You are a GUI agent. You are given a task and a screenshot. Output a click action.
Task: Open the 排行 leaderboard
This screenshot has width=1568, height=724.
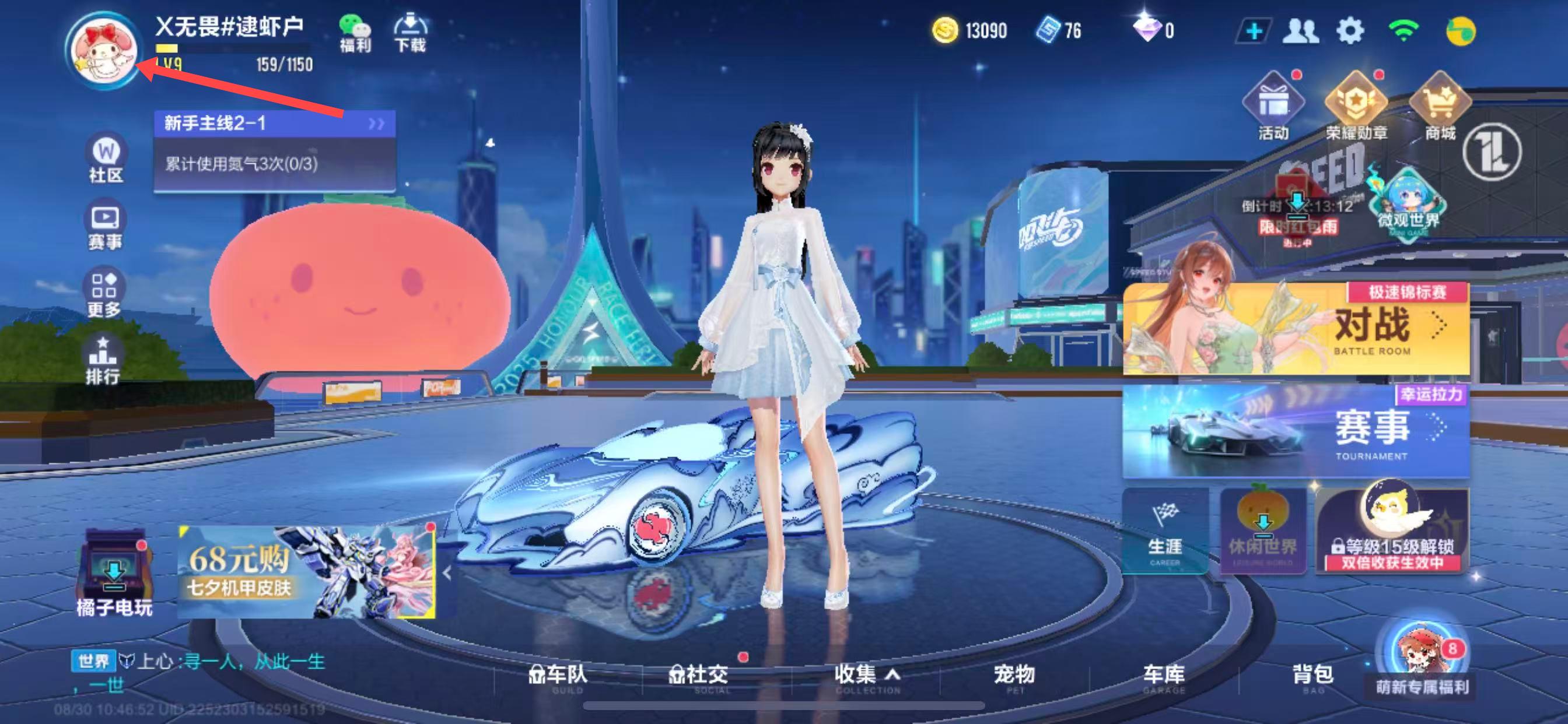click(102, 360)
